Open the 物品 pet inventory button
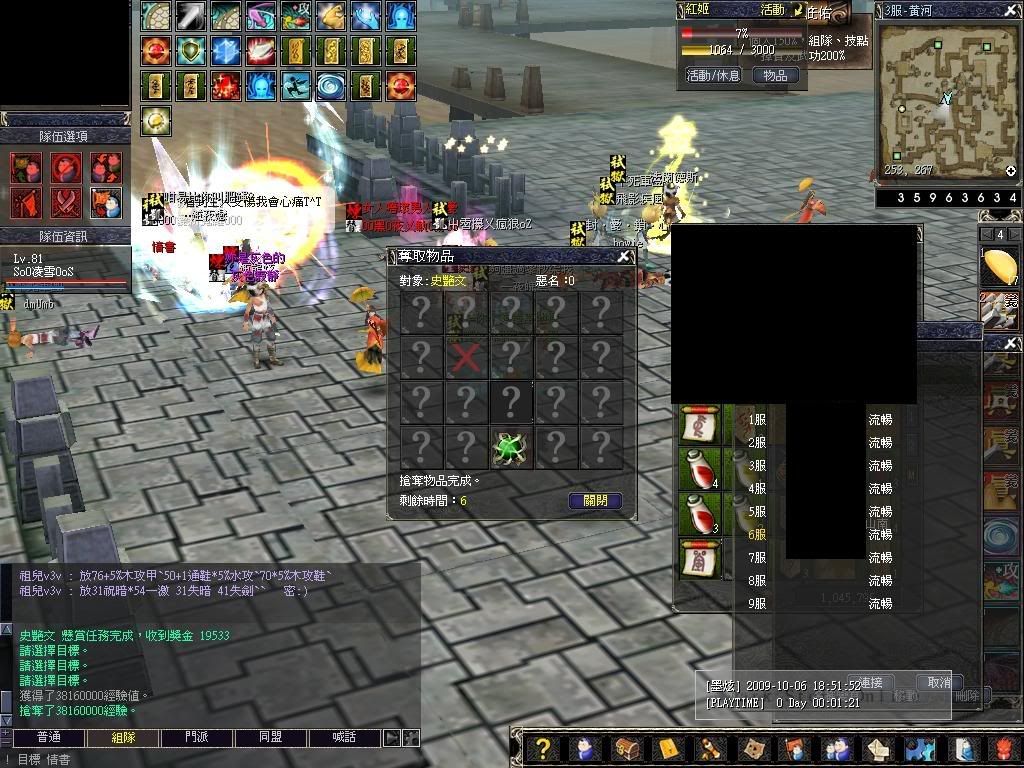The height and width of the screenshot is (768, 1024). [x=774, y=75]
